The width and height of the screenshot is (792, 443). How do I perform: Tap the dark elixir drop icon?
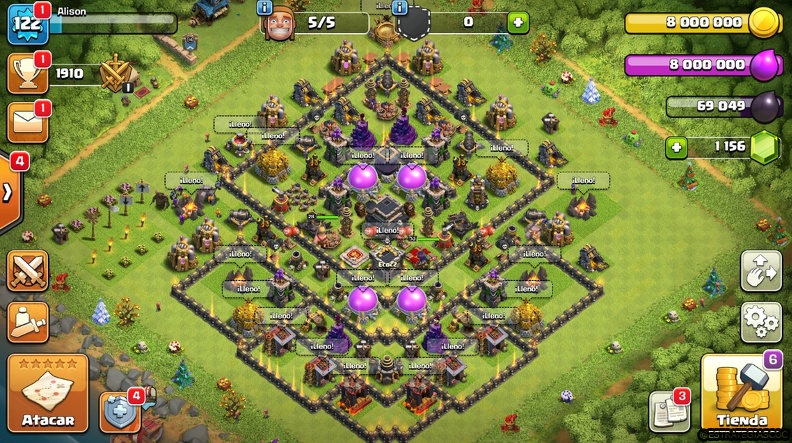tap(764, 106)
